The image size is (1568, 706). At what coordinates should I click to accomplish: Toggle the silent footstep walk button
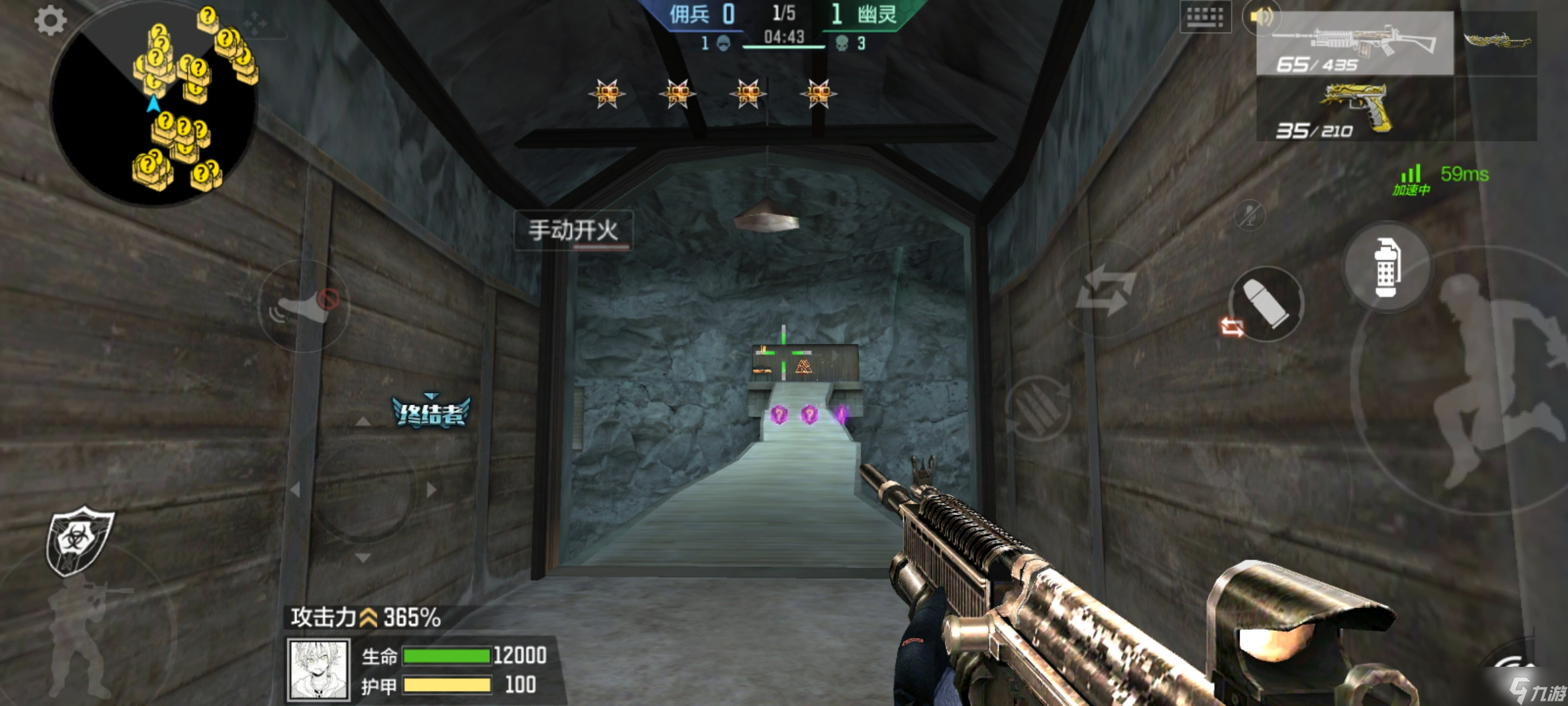pyautogui.click(x=304, y=306)
